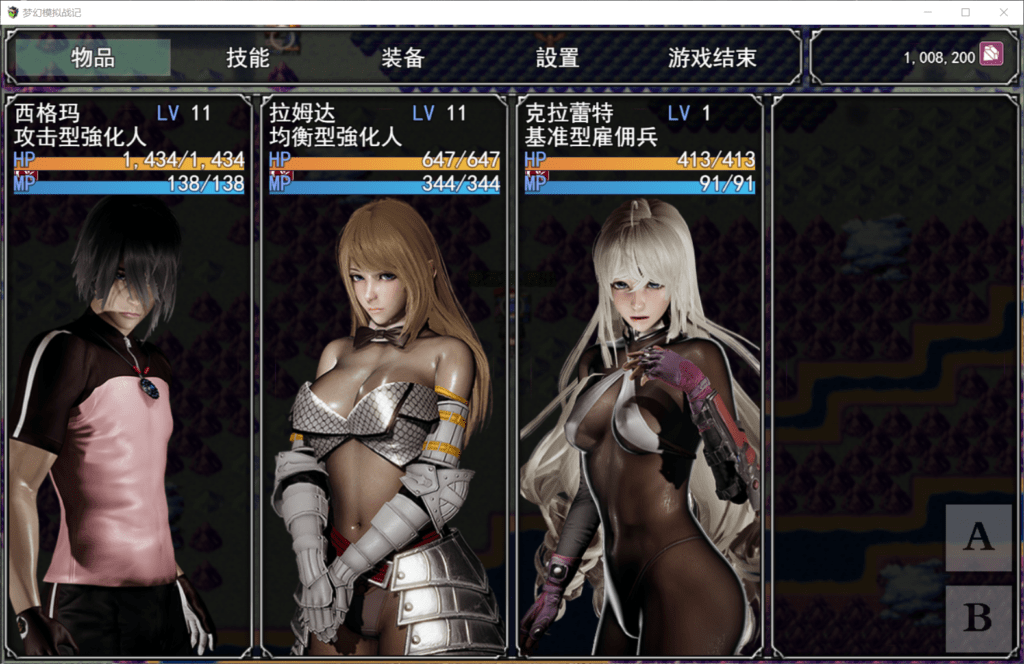Open the 物品 items menu
This screenshot has width=1024, height=664.
[93, 58]
